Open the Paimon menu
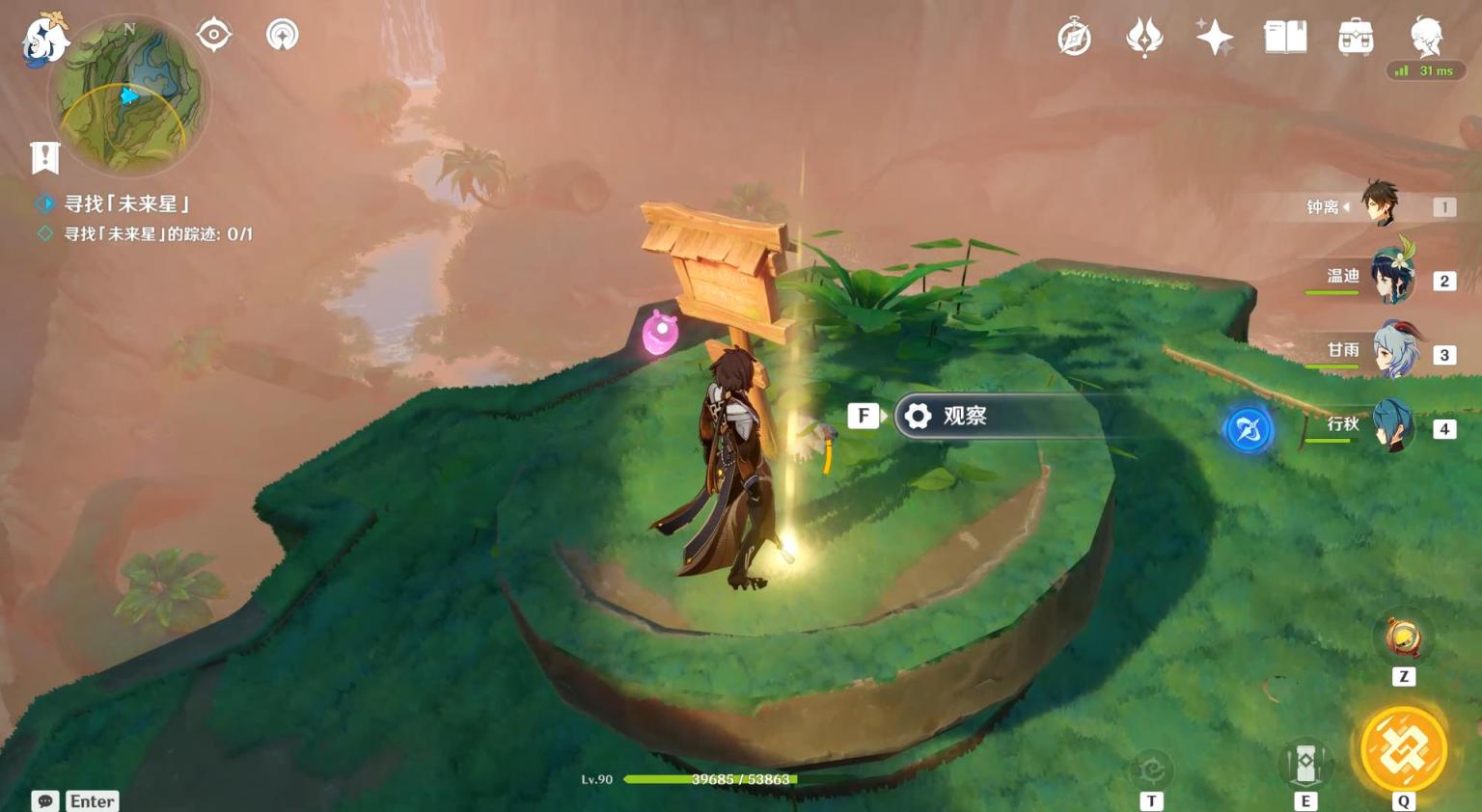 point(44,41)
